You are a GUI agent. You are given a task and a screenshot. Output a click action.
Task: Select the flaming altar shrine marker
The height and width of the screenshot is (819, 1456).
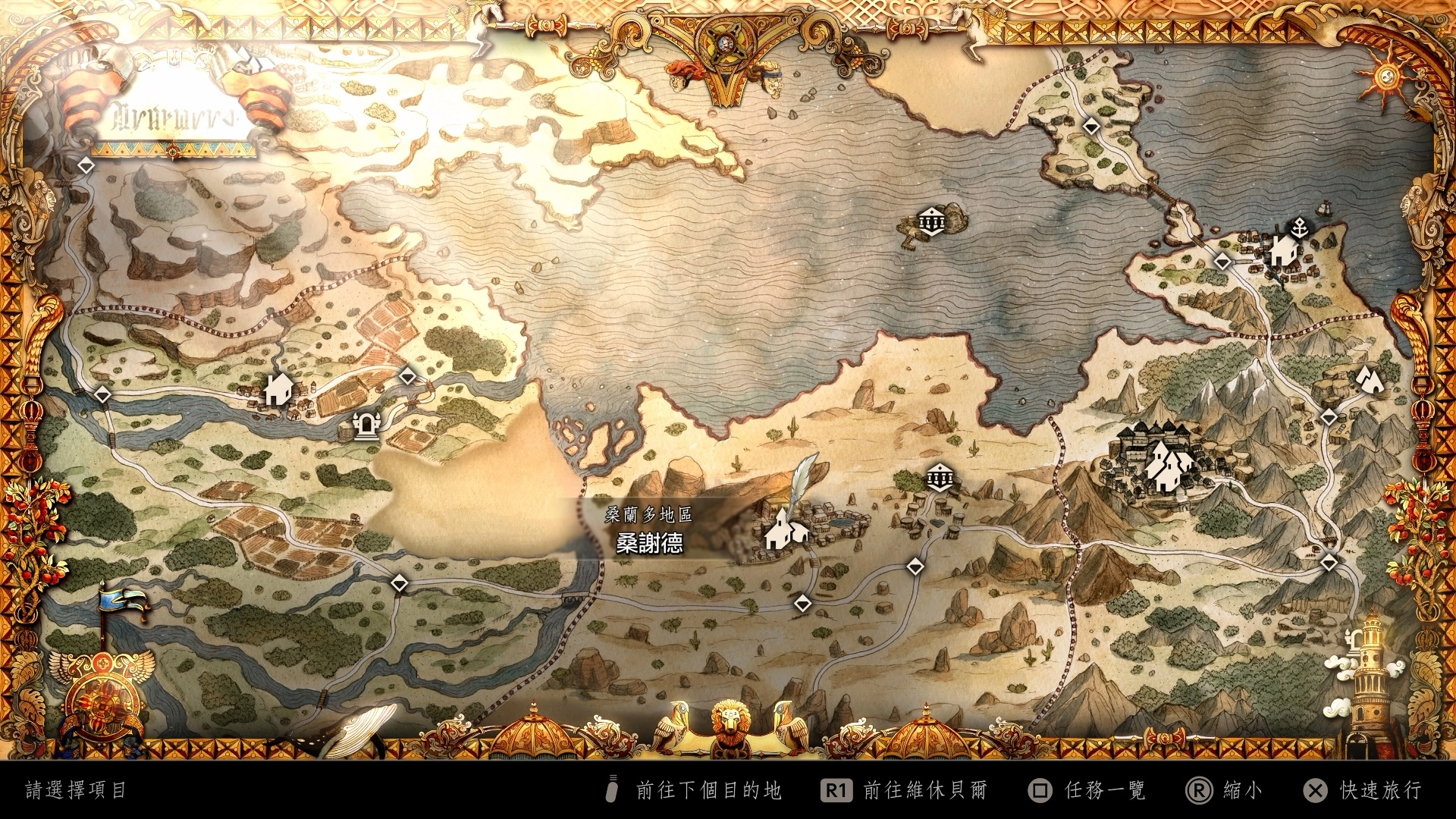367,425
